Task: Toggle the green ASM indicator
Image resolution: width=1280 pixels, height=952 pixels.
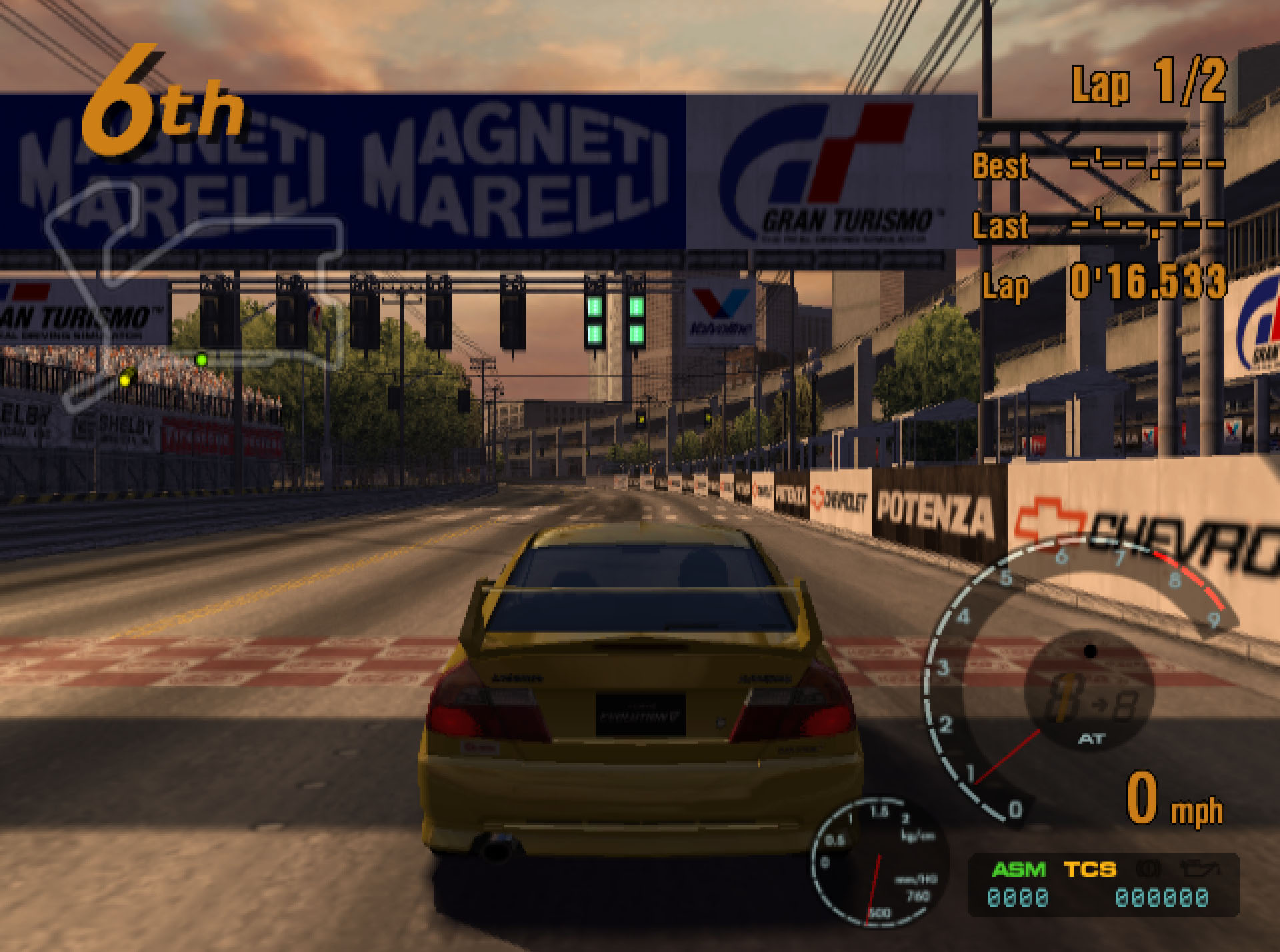Action: pos(1019,869)
